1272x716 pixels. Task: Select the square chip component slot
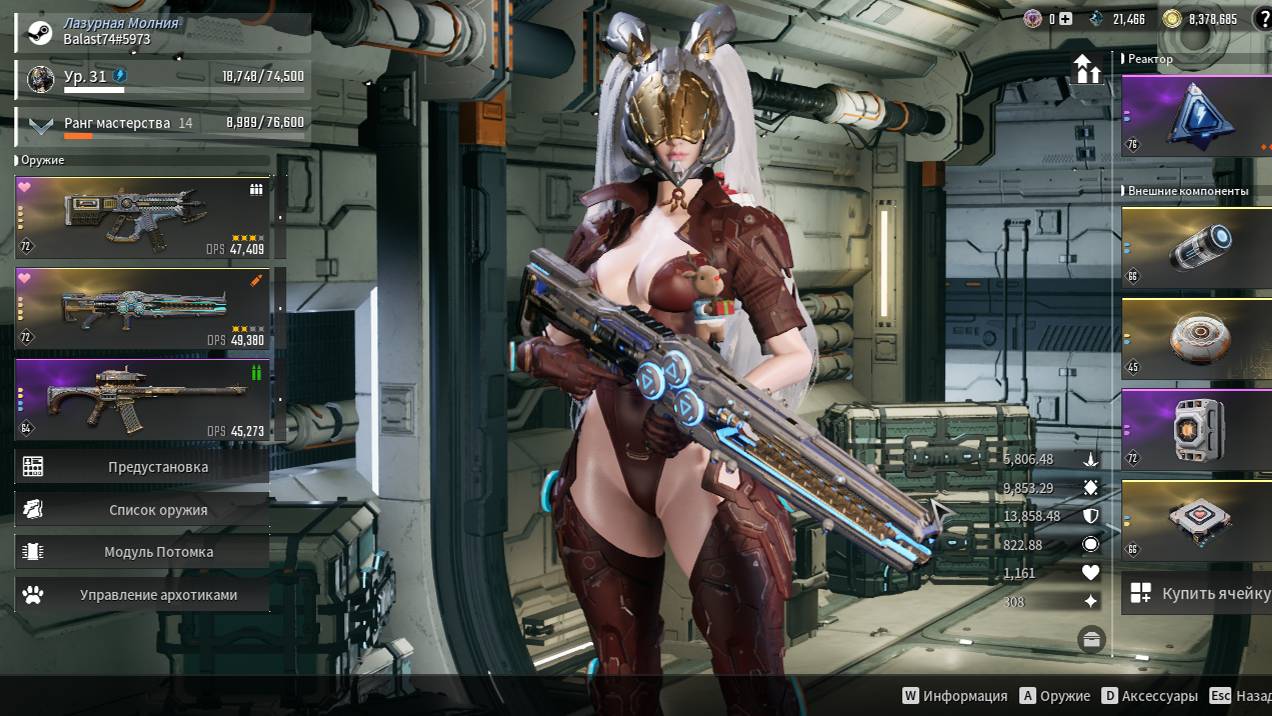[1196, 521]
